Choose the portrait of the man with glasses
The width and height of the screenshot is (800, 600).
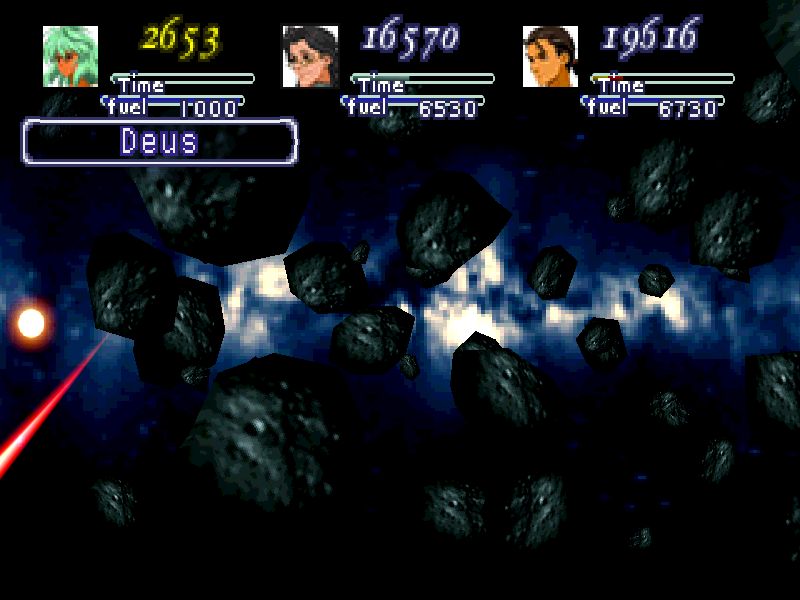pos(310,57)
